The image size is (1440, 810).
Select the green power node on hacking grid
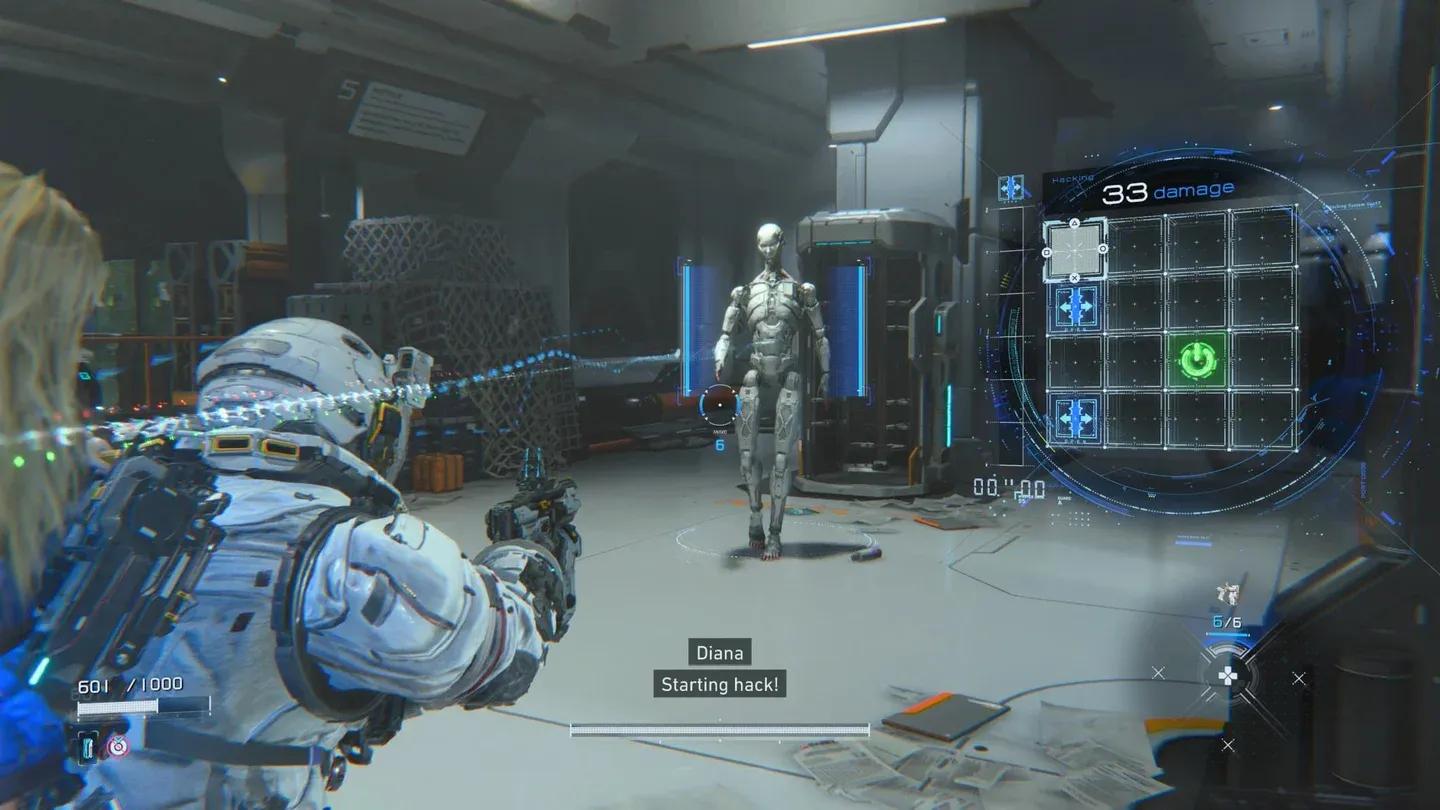(x=1195, y=360)
